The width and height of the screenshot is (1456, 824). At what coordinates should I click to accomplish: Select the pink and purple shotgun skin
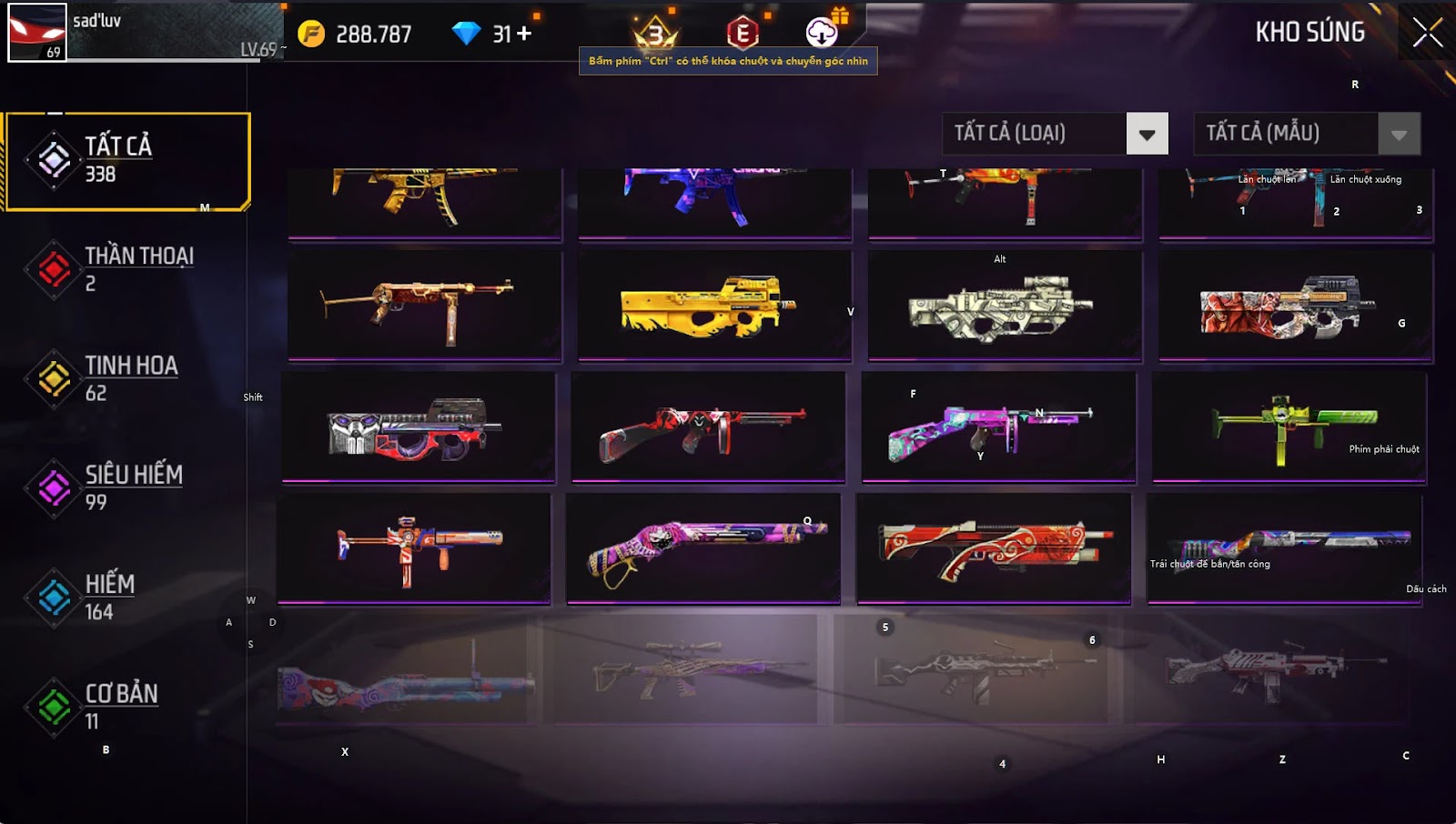(703, 548)
